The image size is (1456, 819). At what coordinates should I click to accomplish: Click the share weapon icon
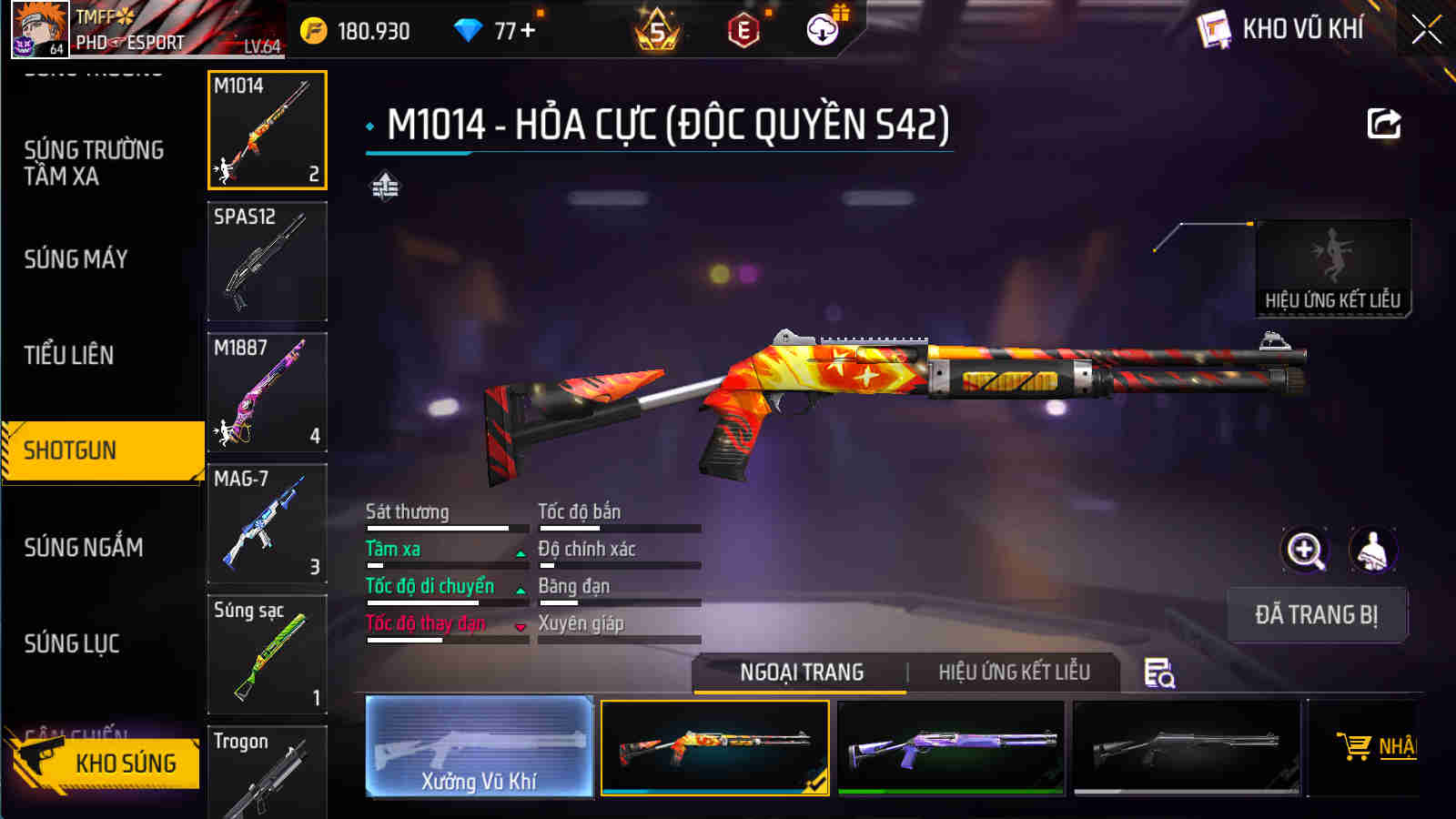click(1383, 123)
